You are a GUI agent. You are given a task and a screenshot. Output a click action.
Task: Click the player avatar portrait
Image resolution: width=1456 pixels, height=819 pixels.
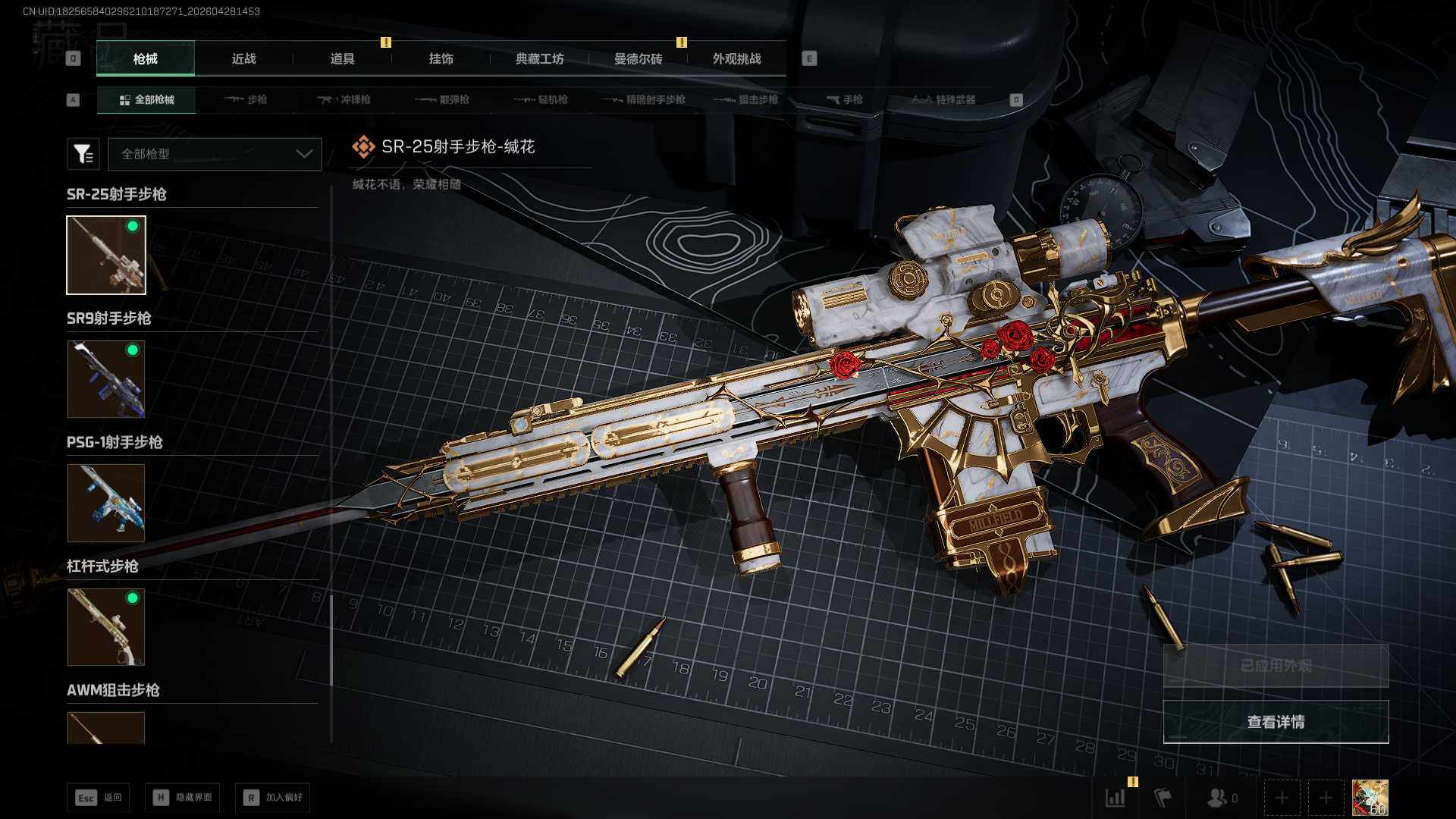[x=1370, y=798]
